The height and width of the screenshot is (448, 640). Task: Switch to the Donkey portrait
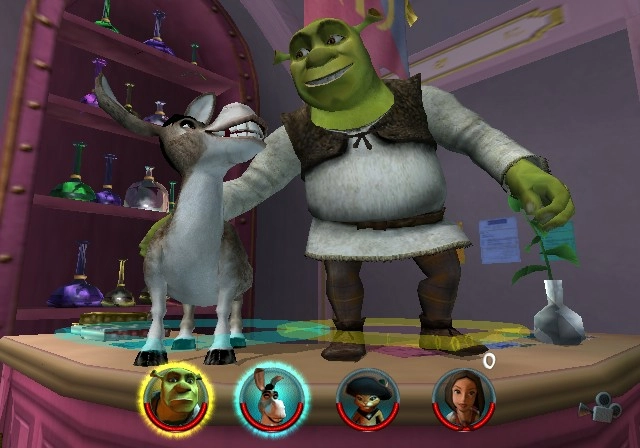(x=270, y=397)
